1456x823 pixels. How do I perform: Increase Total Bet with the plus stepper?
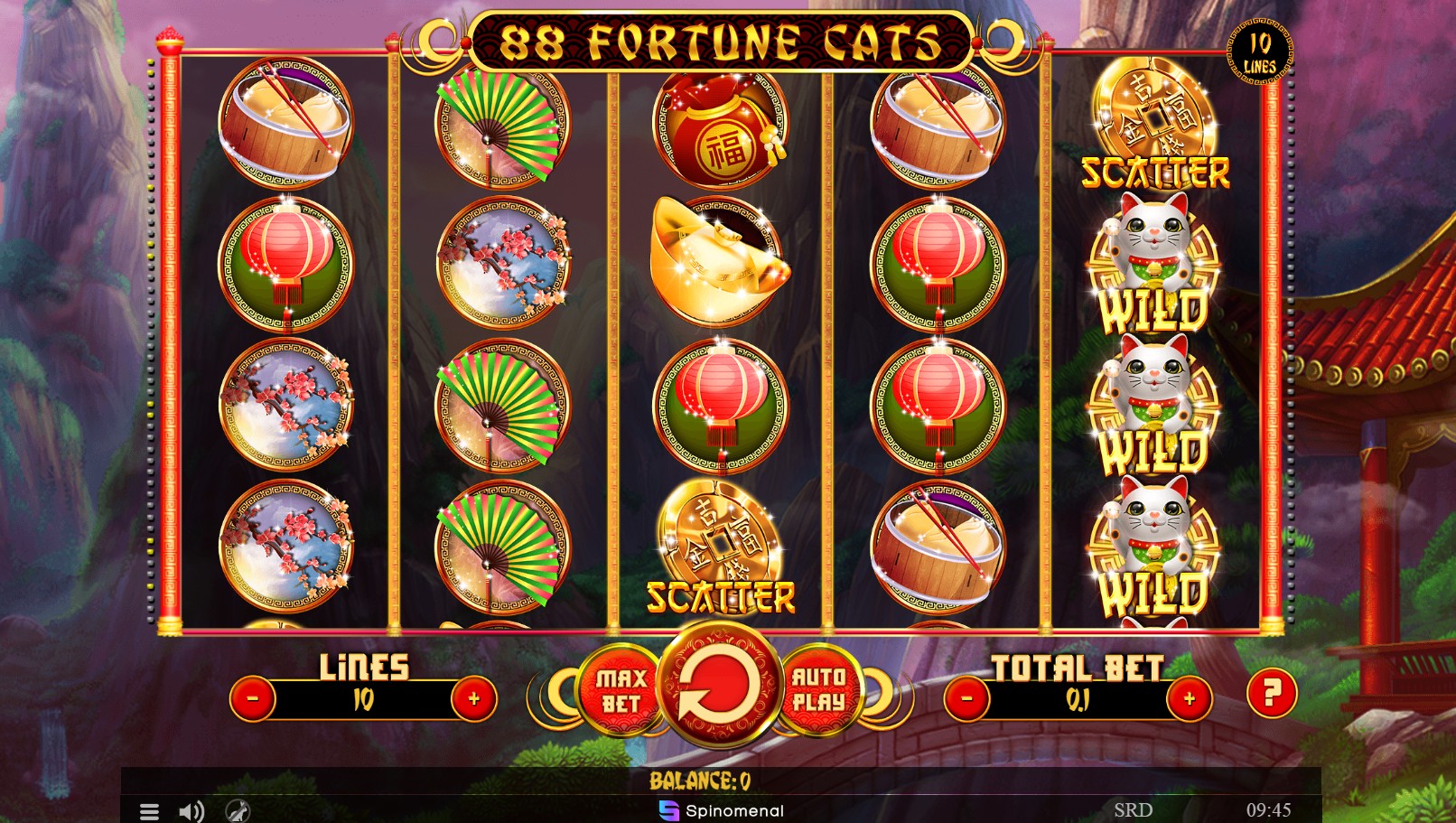pos(1190,697)
